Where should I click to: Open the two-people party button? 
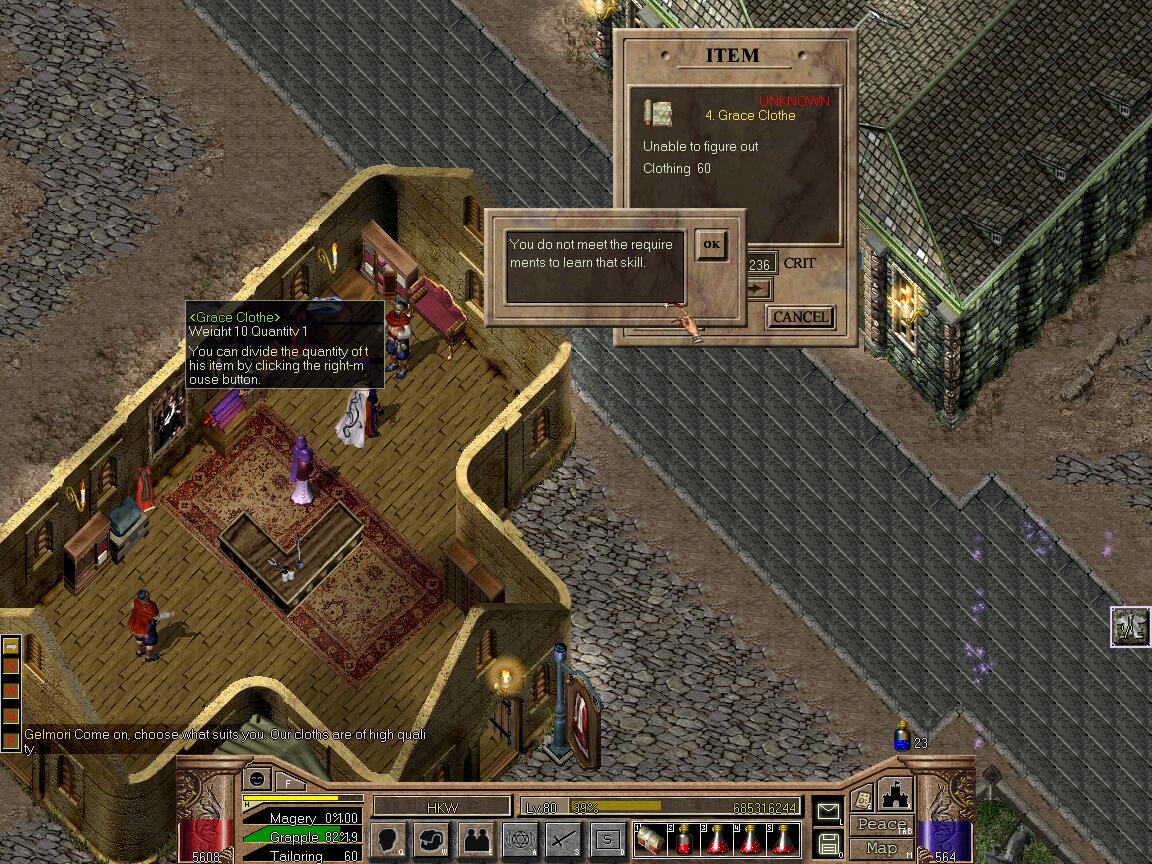pos(476,840)
